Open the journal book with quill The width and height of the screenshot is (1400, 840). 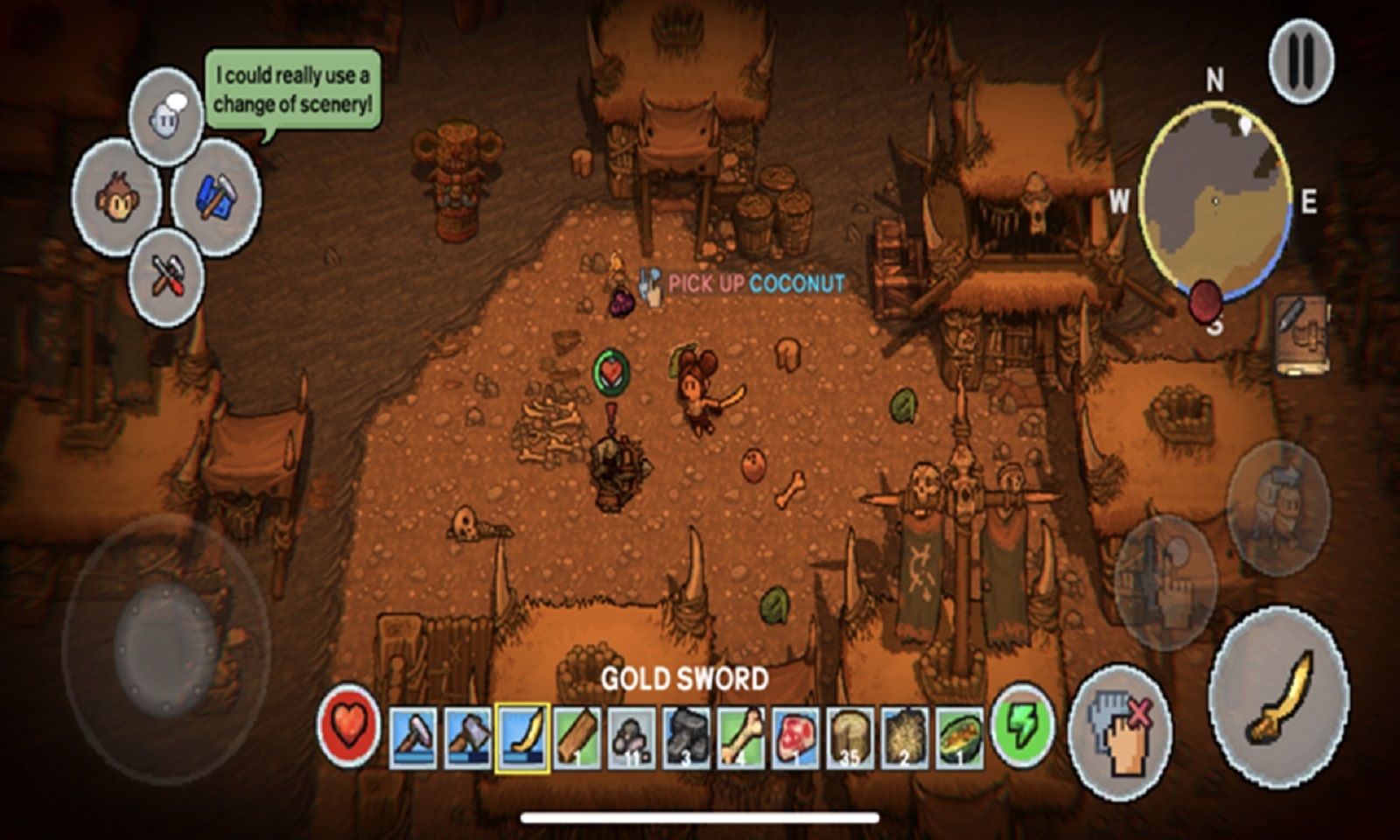[1298, 333]
